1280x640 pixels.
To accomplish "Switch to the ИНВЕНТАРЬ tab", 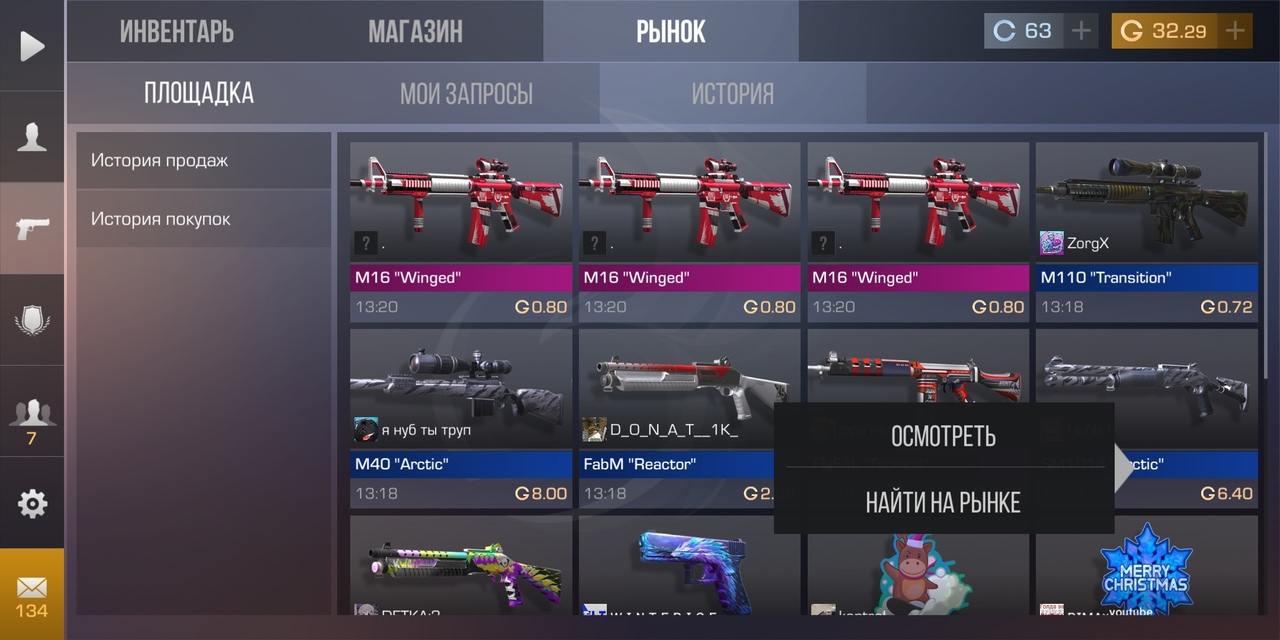I will 177,31.
